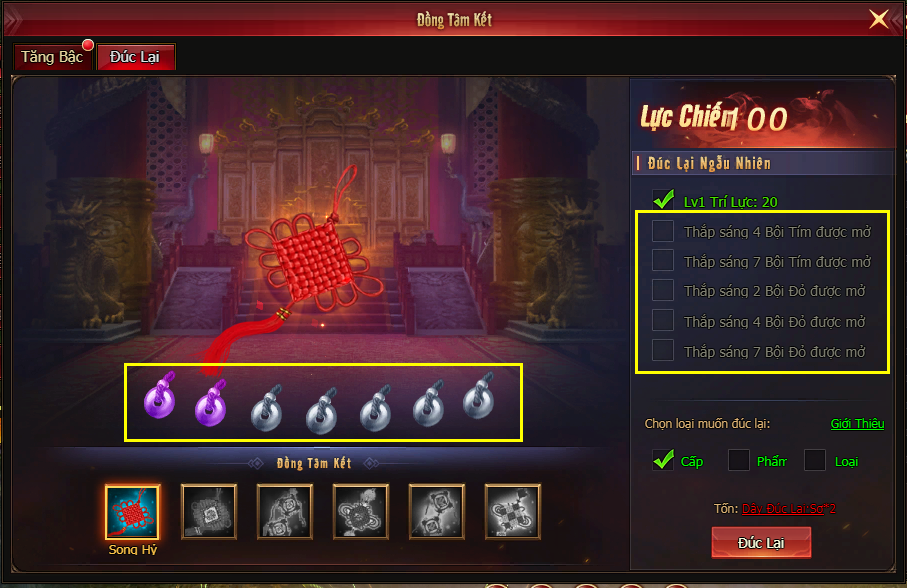Open the Đúc Lại tab
This screenshot has width=907, height=588.
(135, 57)
